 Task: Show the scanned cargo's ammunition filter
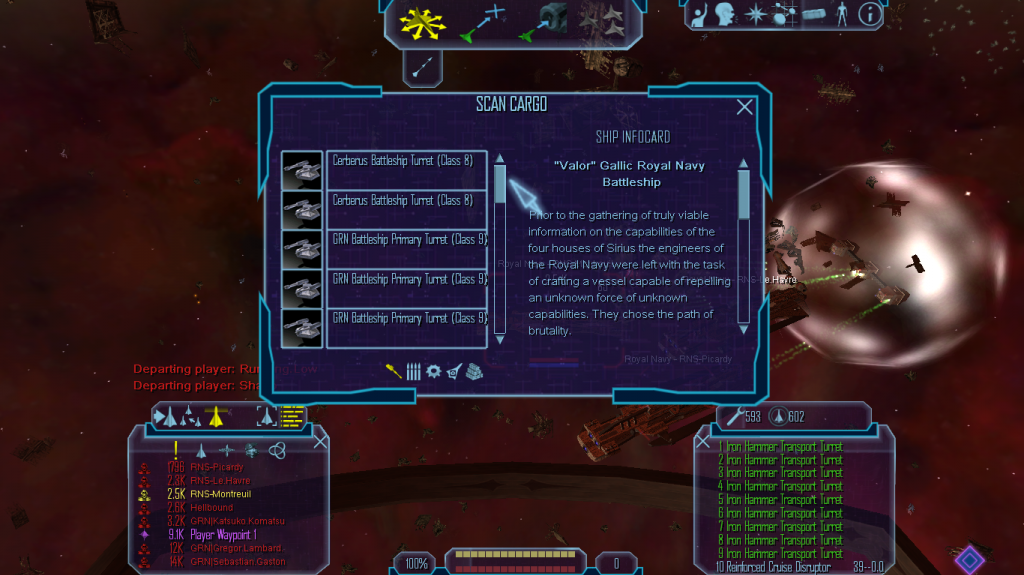(414, 371)
